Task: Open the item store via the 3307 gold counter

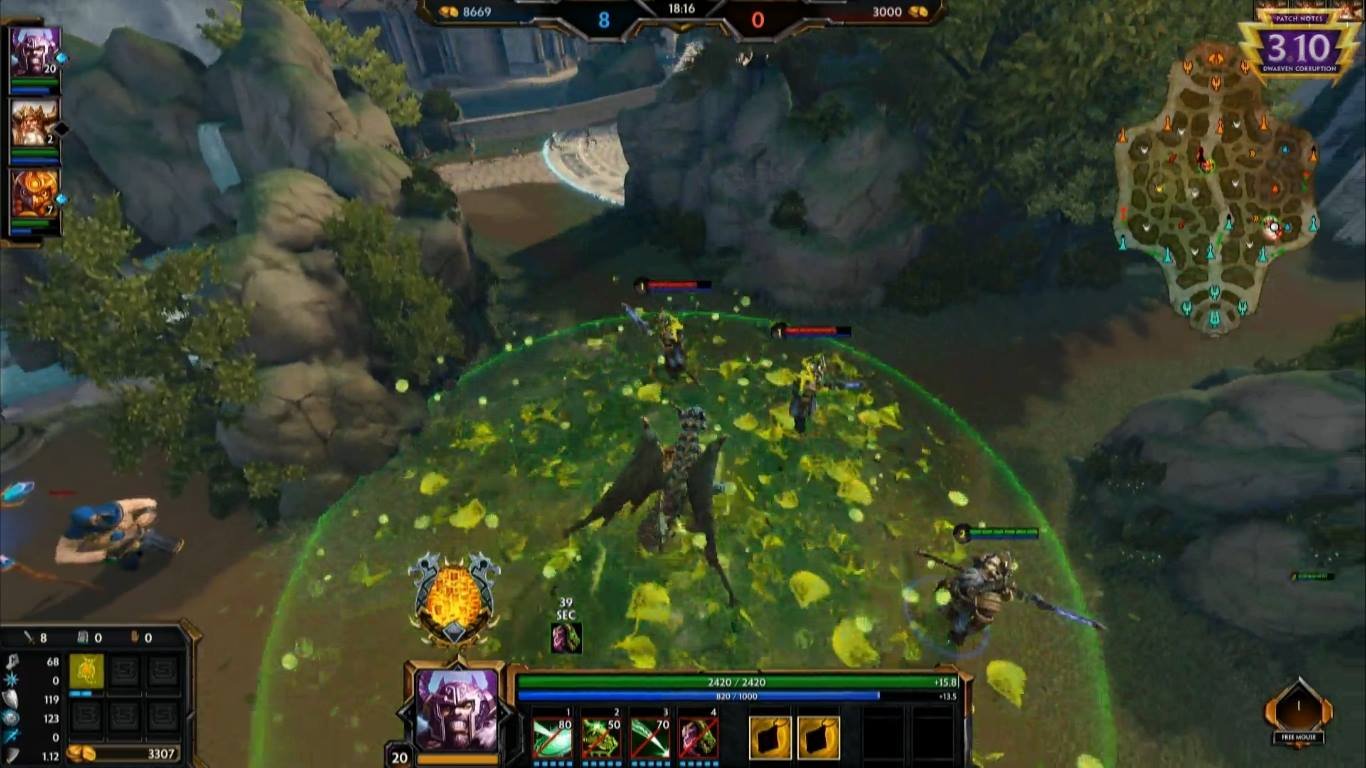Action: pyautogui.click(x=124, y=753)
